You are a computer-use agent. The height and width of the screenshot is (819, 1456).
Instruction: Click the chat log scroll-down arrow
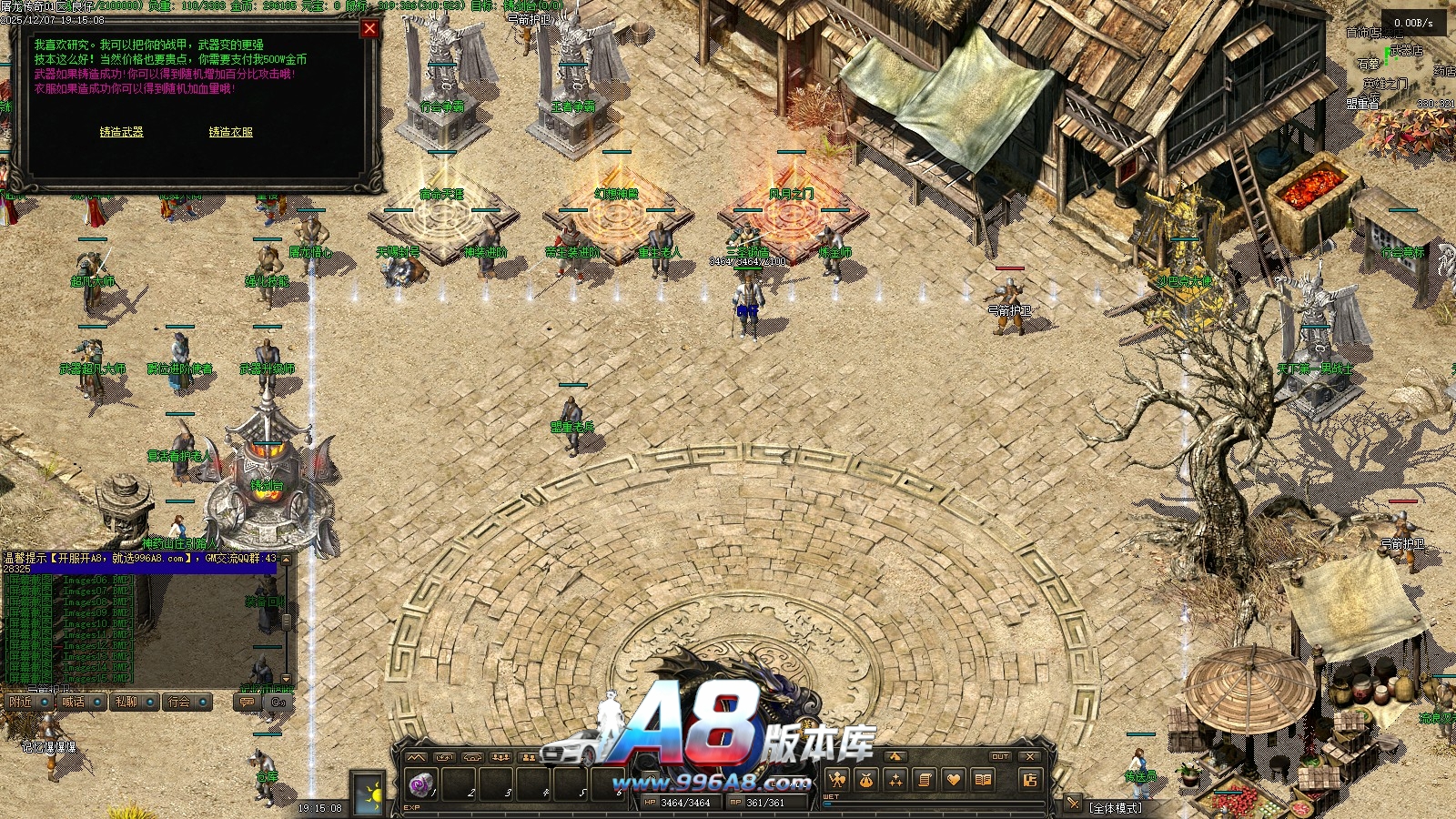286,679
